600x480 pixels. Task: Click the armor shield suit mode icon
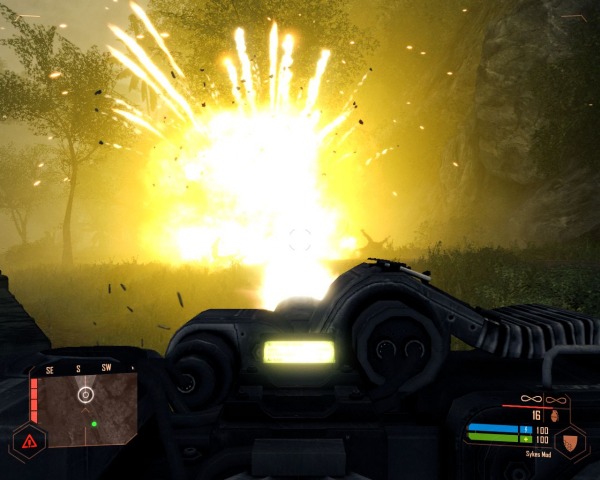(x=570, y=440)
